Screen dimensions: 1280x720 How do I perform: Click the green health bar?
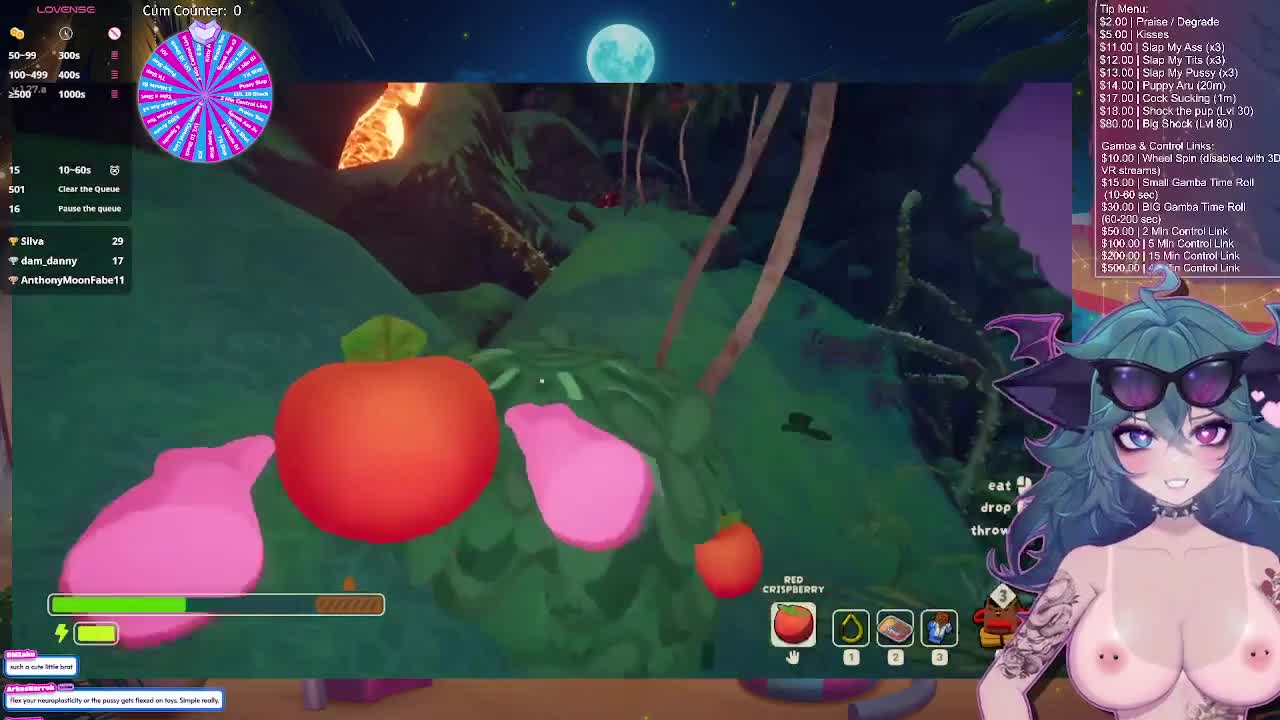pyautogui.click(x=120, y=604)
